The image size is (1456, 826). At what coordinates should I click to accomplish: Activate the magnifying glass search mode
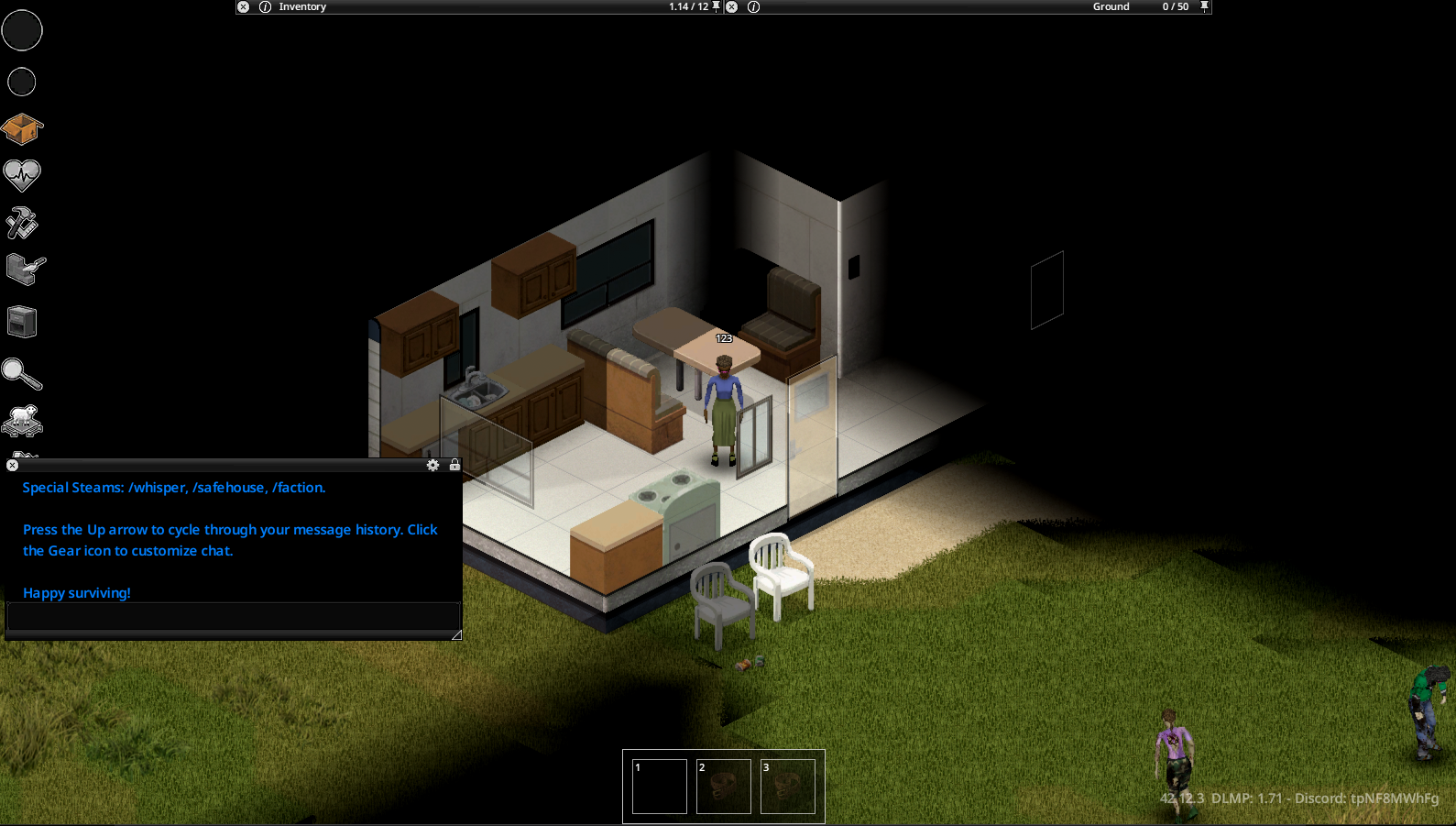22,373
